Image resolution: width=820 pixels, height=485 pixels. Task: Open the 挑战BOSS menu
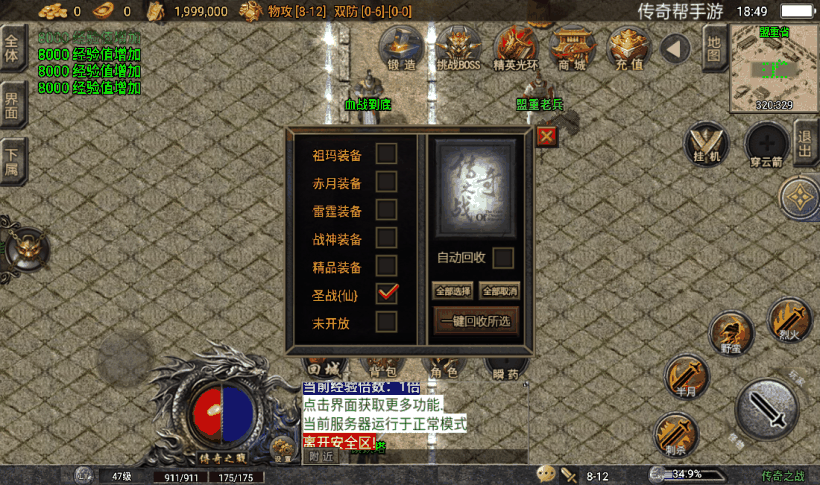pyautogui.click(x=458, y=47)
